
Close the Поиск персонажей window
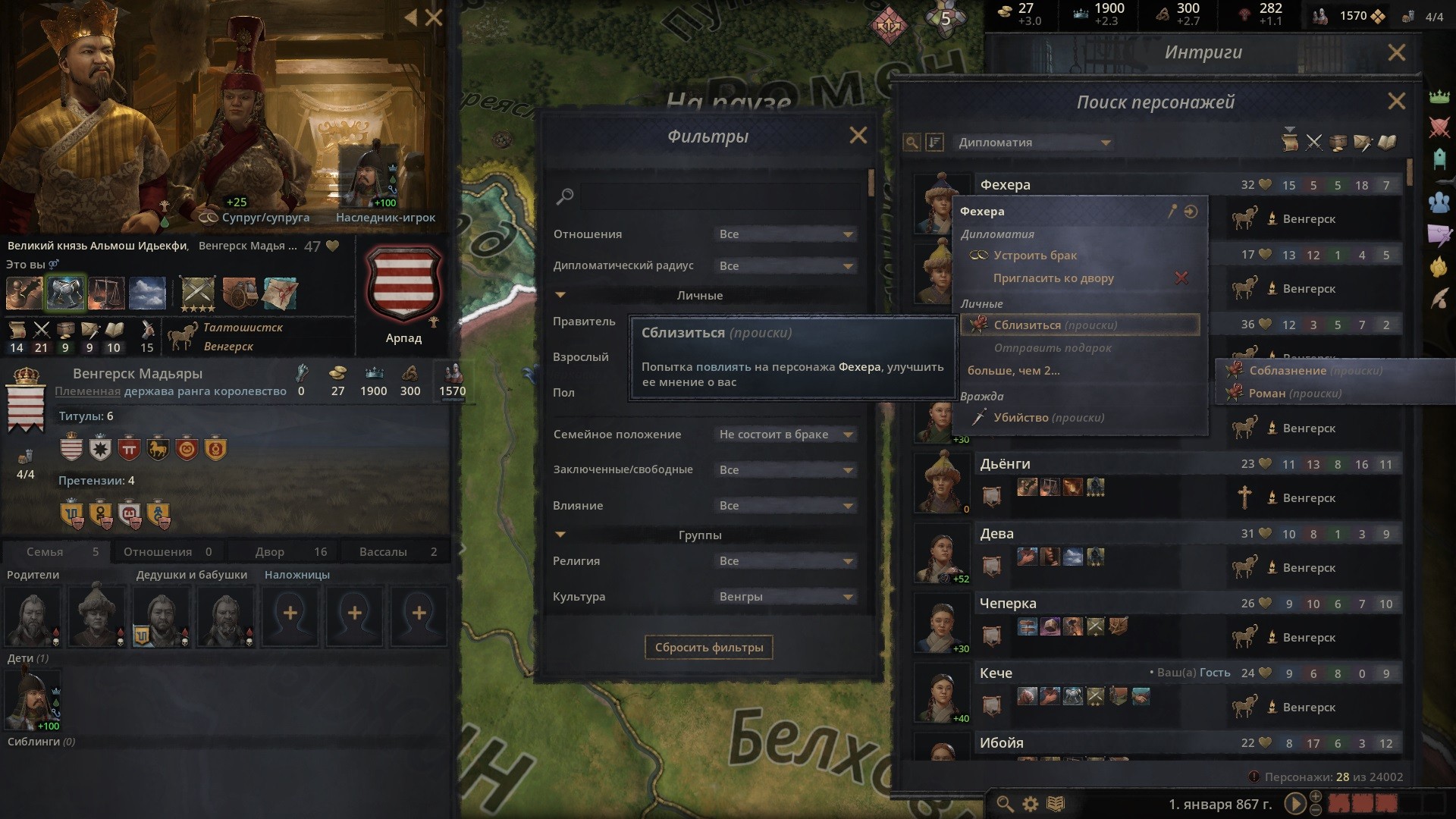(1395, 102)
